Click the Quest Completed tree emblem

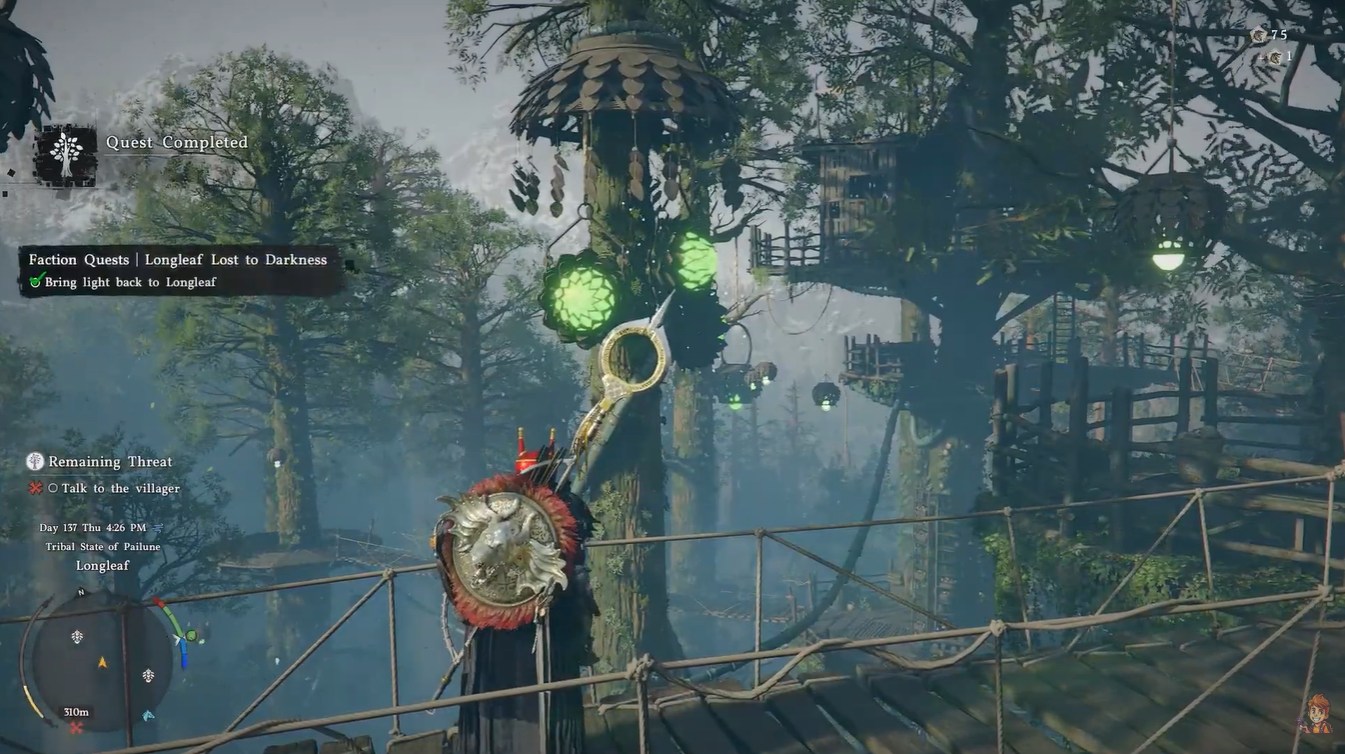(66, 156)
